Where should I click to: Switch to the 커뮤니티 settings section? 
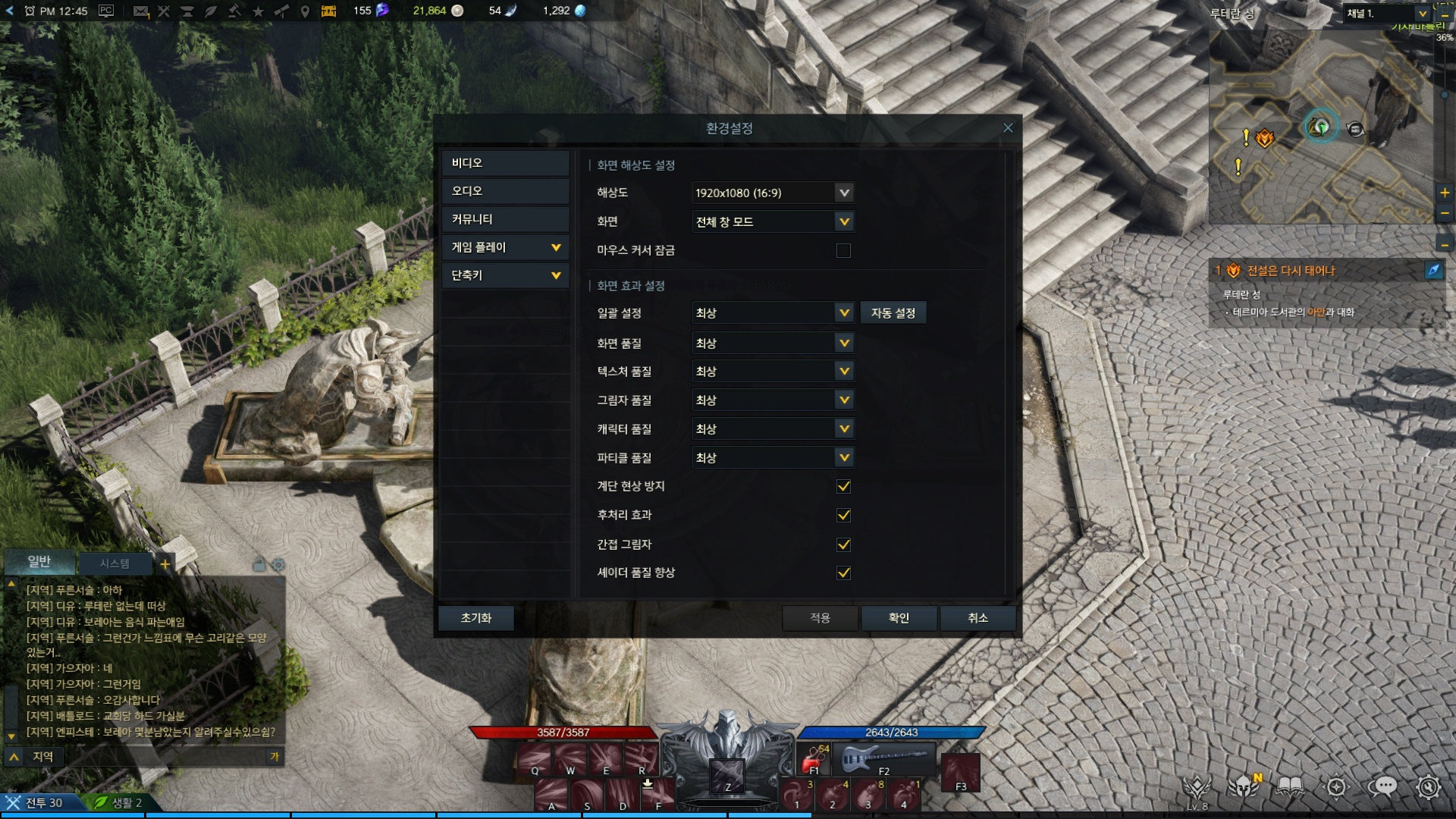[505, 219]
